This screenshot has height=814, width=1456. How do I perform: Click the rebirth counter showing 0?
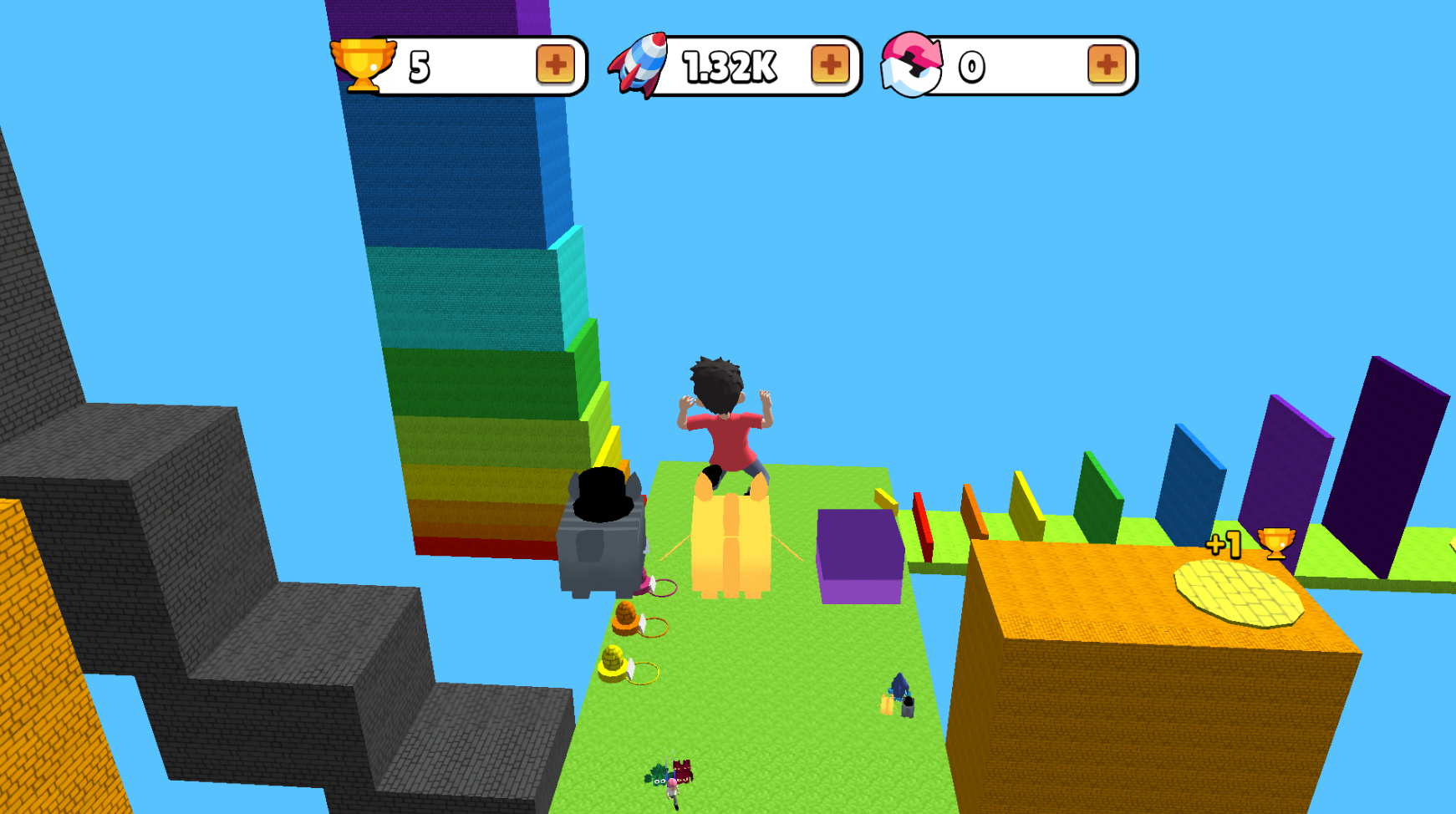pyautogui.click(x=970, y=66)
